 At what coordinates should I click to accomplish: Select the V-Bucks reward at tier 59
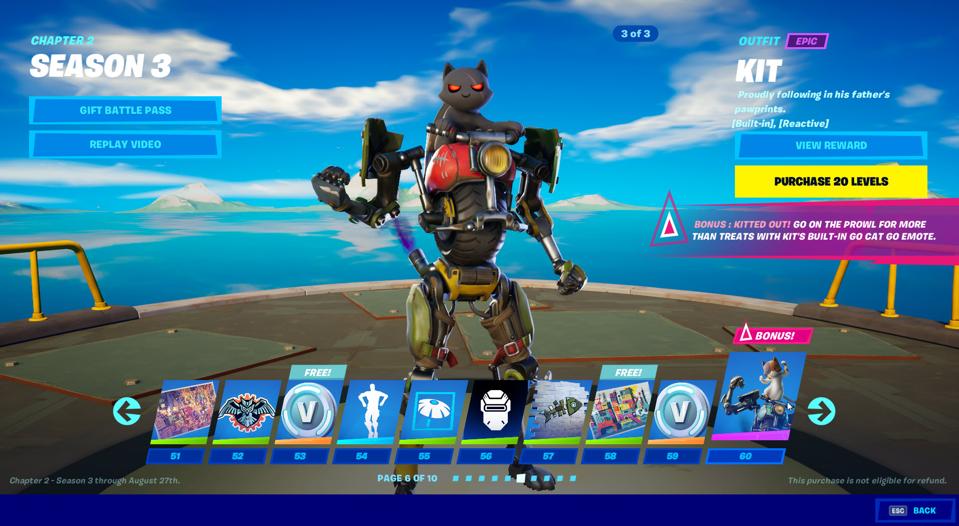pos(680,412)
